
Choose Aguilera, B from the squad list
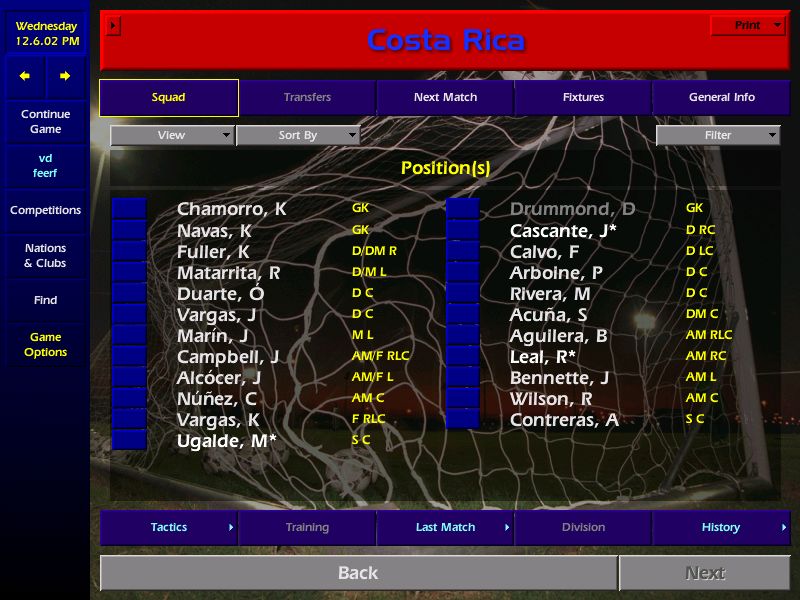click(558, 335)
